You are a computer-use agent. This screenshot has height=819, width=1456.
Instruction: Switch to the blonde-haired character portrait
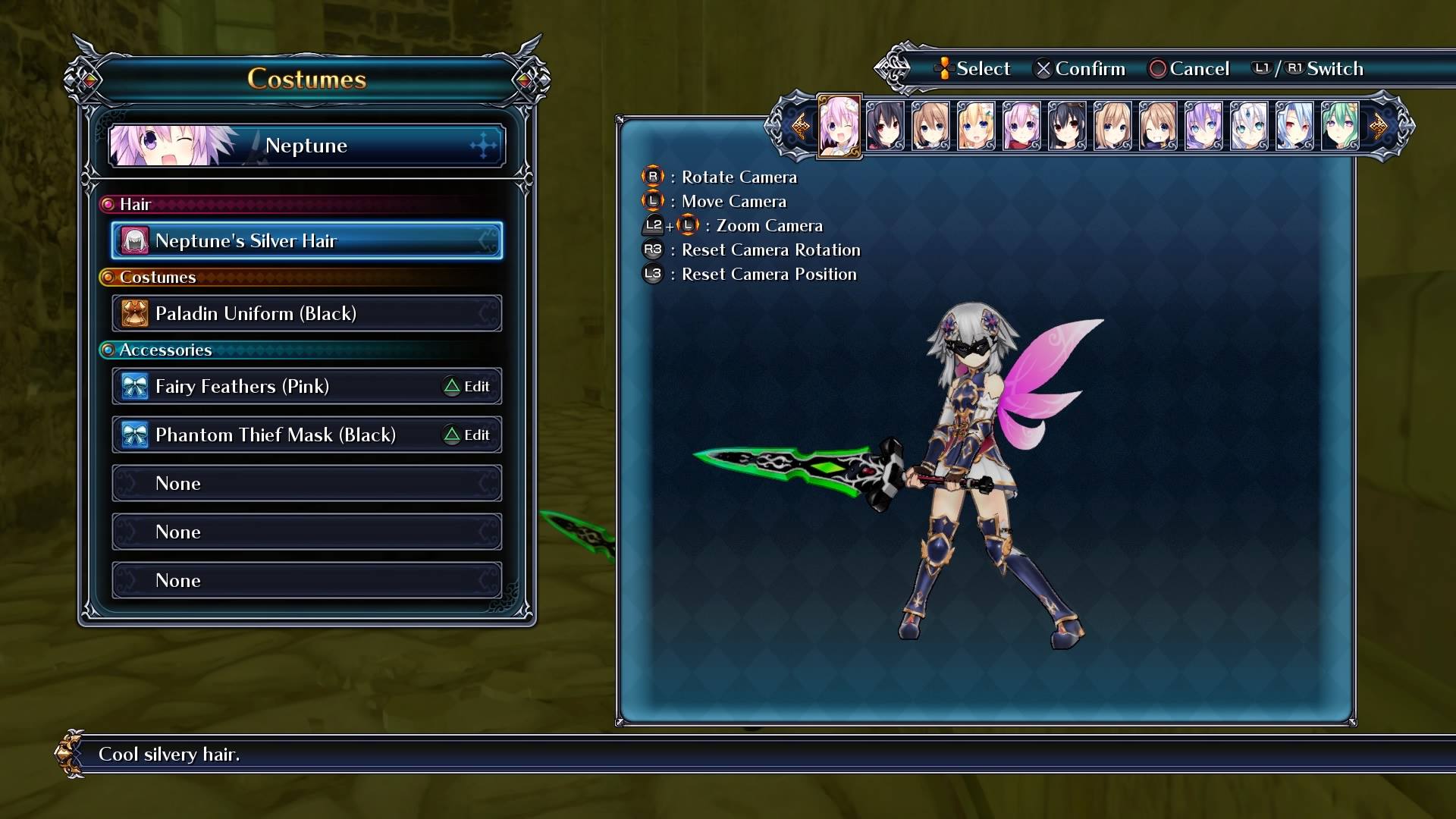pos(976,126)
